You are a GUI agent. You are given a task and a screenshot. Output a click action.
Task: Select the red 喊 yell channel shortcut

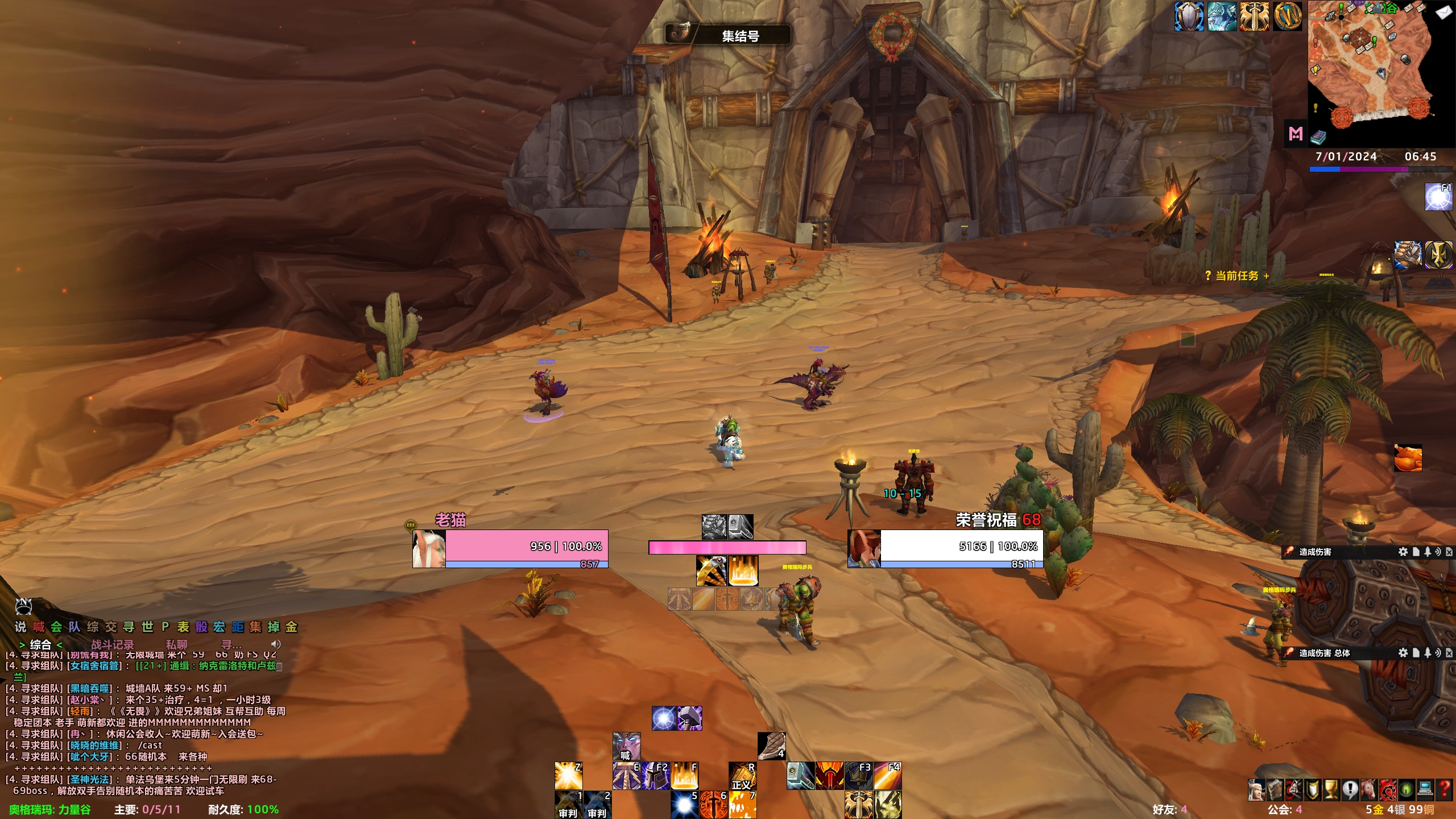38,627
